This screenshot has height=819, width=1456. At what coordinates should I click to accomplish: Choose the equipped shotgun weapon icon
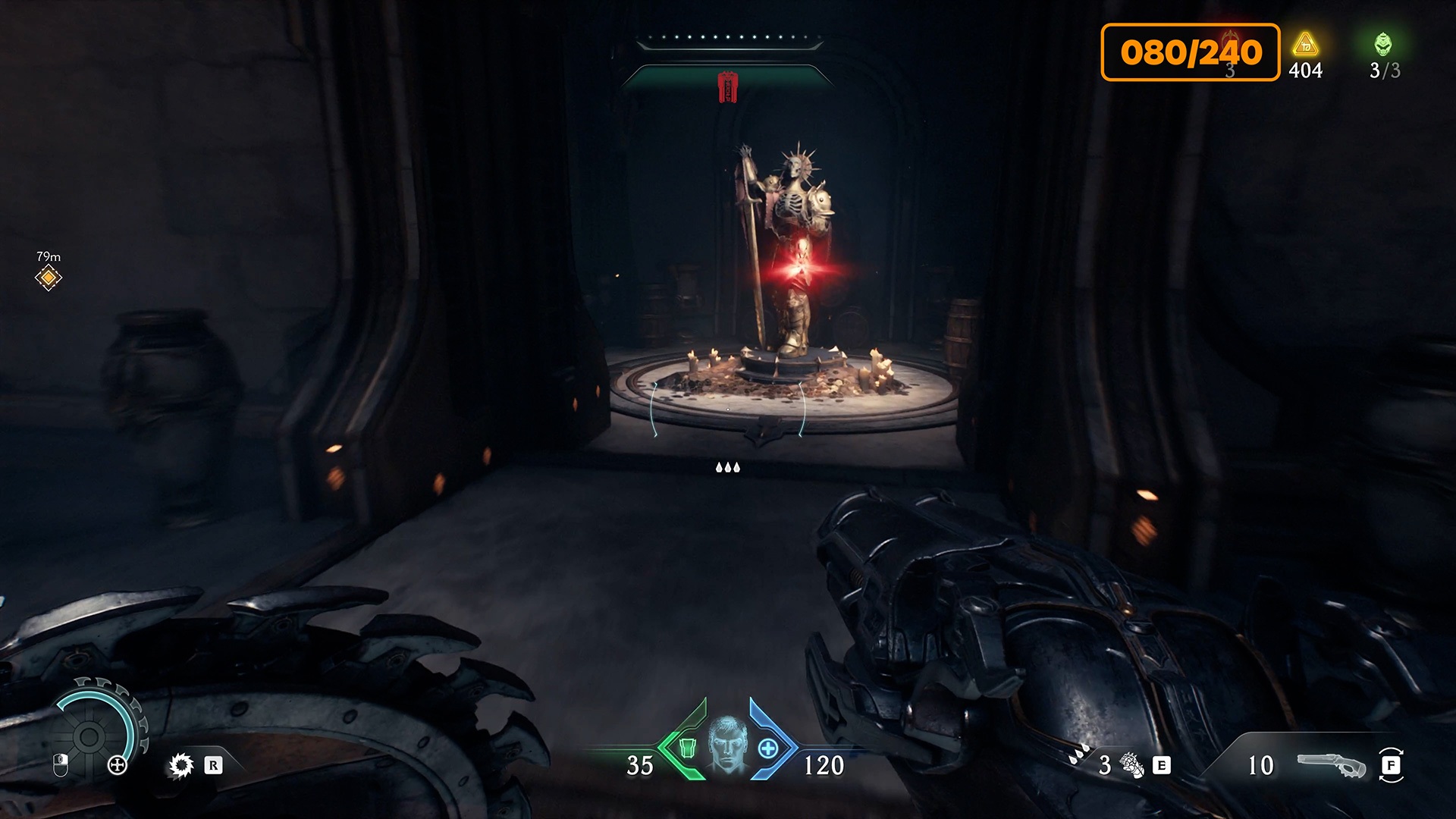1331,766
